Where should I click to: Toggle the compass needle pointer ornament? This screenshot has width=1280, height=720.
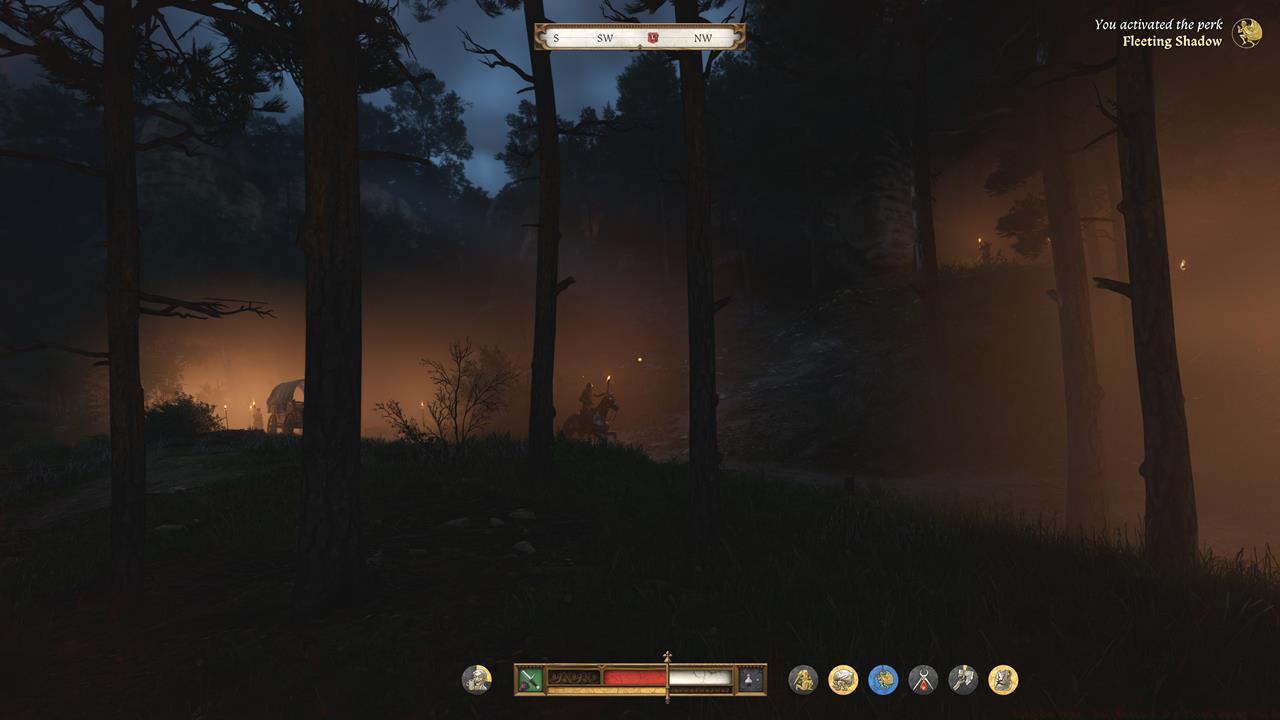point(640,46)
